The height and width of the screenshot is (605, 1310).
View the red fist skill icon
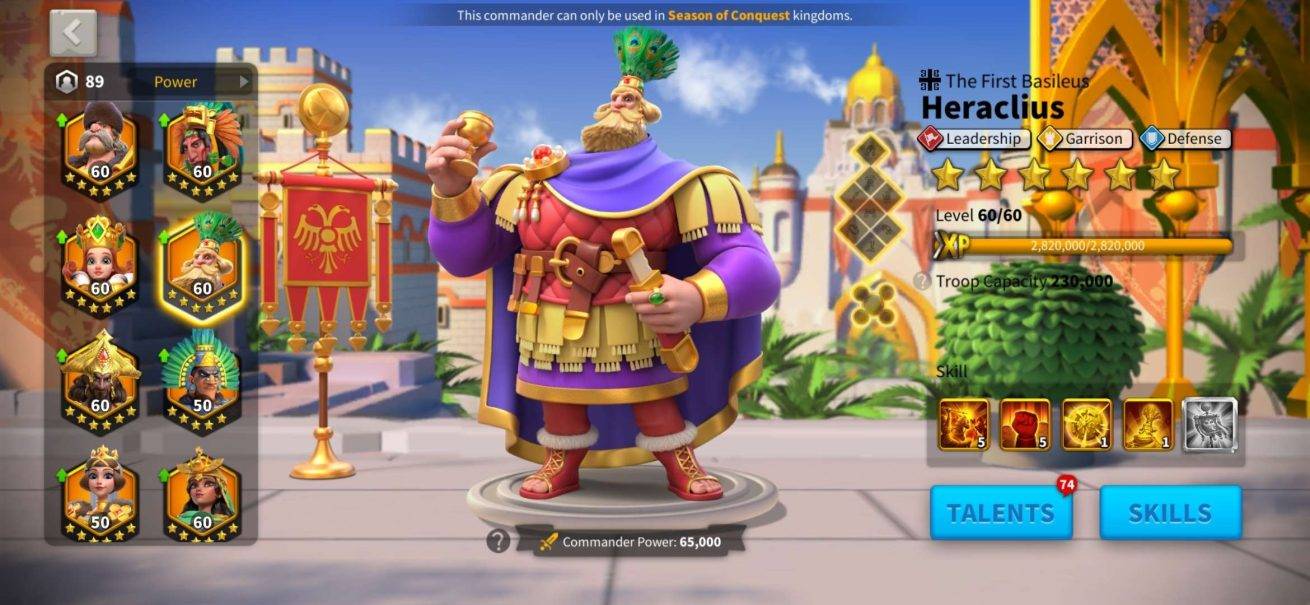(1026, 424)
